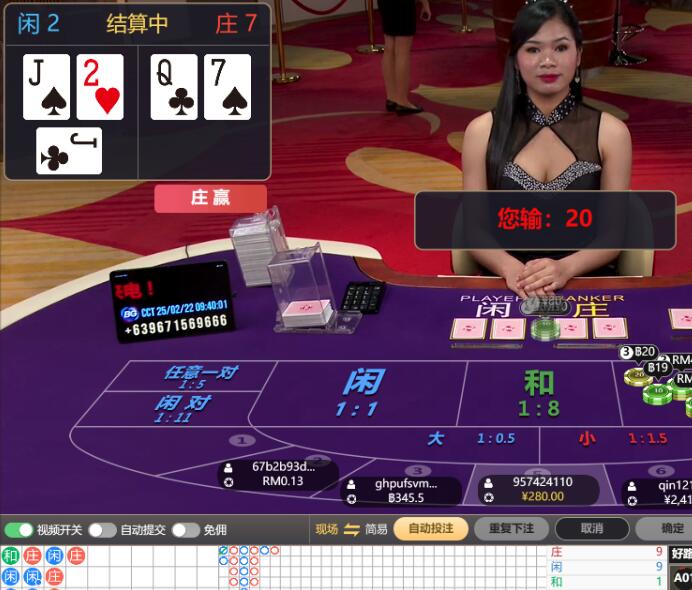
Task: Toggle the 免佣 commission-free switch
Action: [186, 530]
